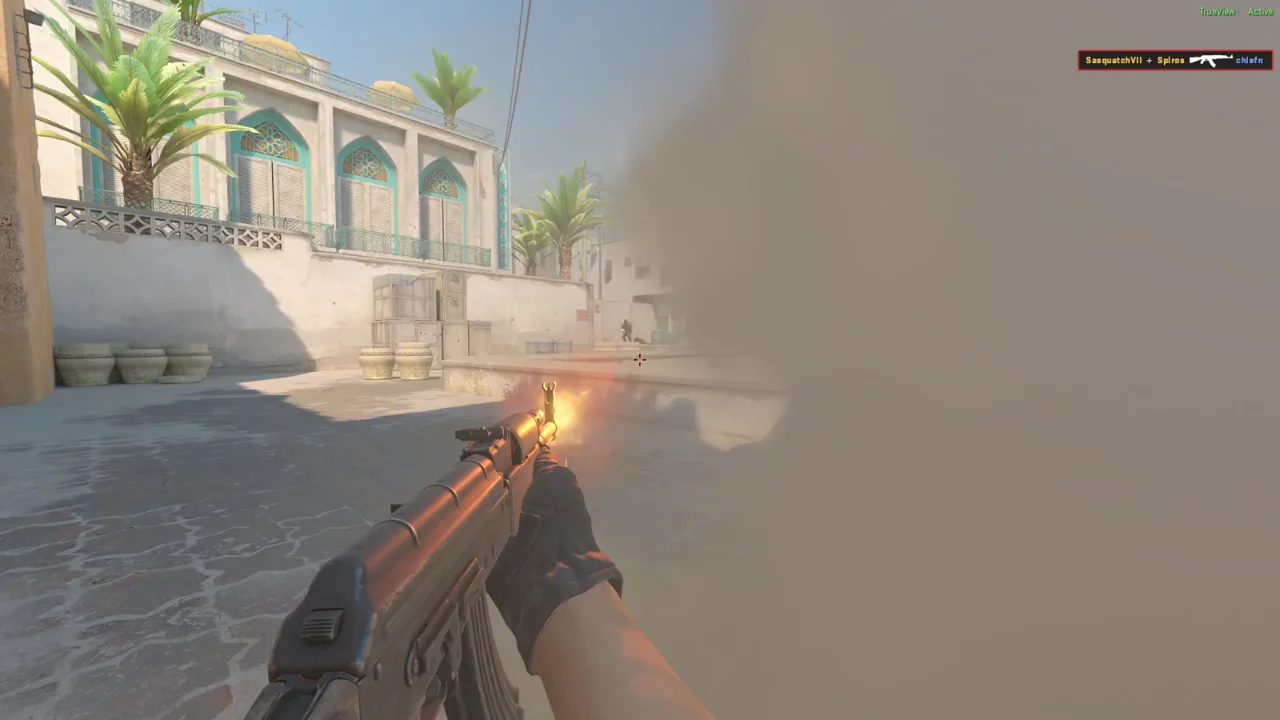
Task: Open details on the SasquatchVII kill banner
Action: (1175, 60)
